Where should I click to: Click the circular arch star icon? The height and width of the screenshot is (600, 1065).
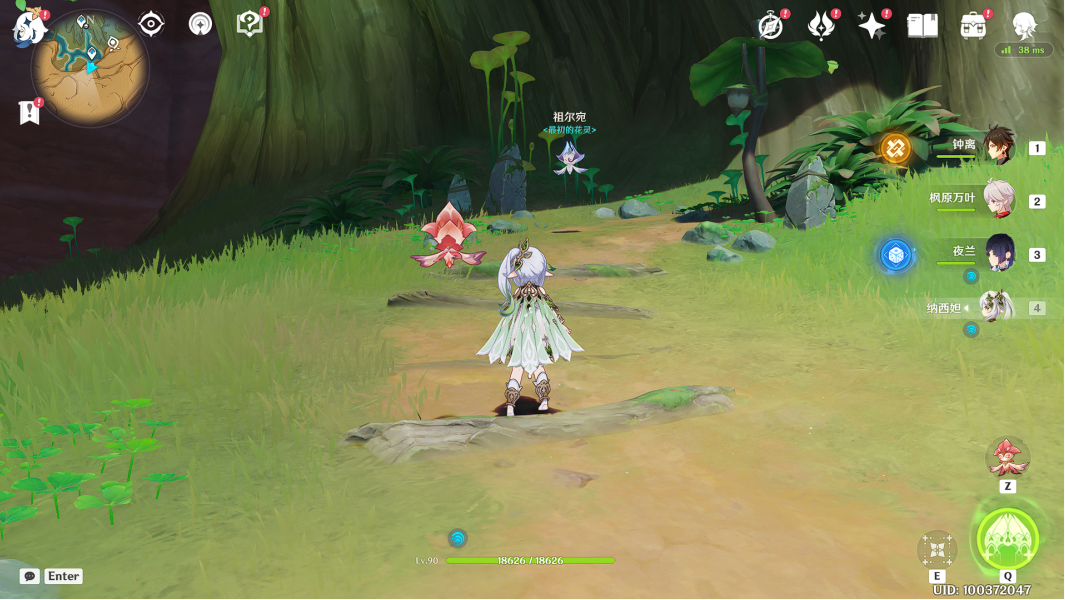(201, 24)
